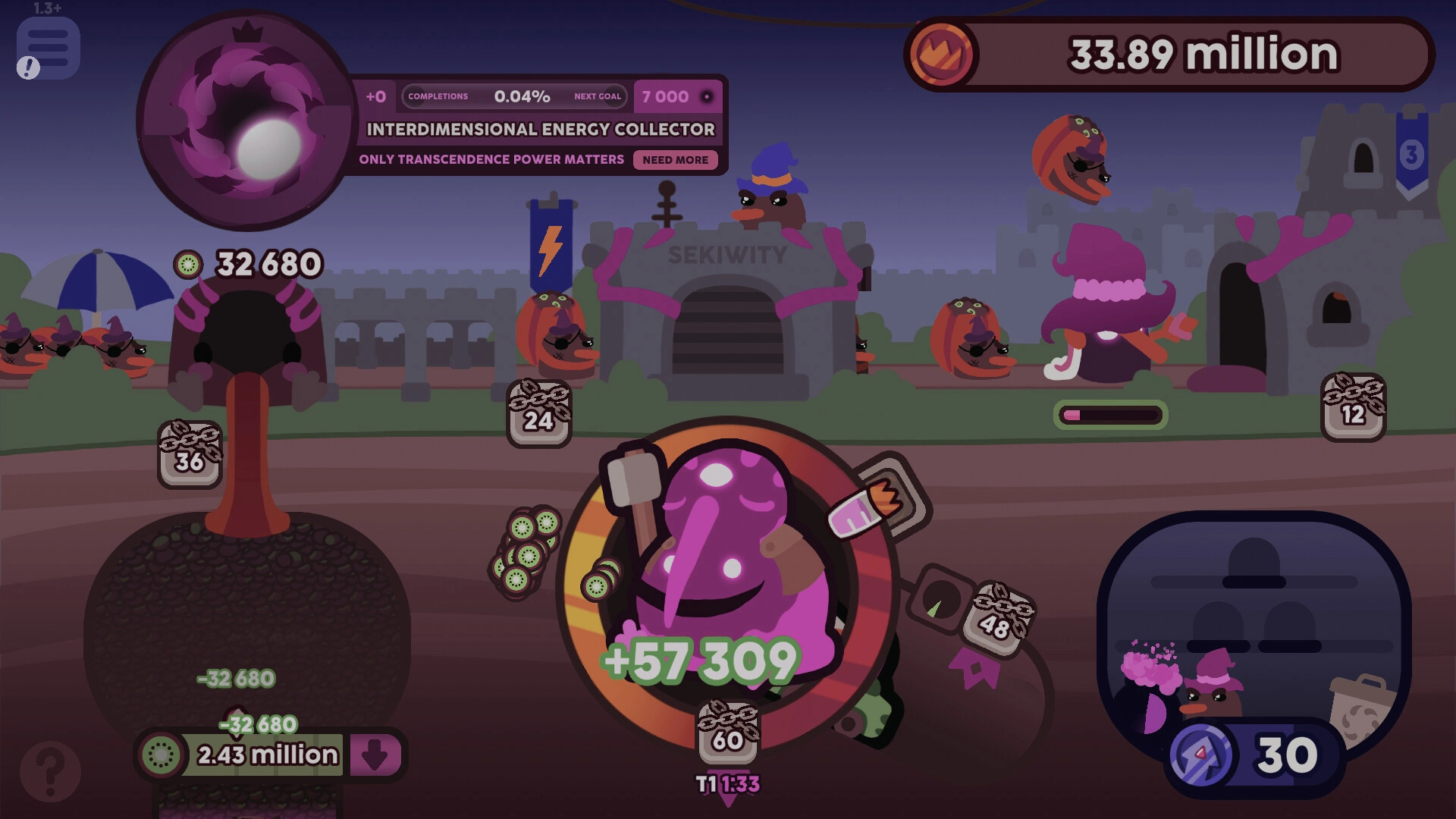Select the chained slot labeled 24

click(x=538, y=413)
